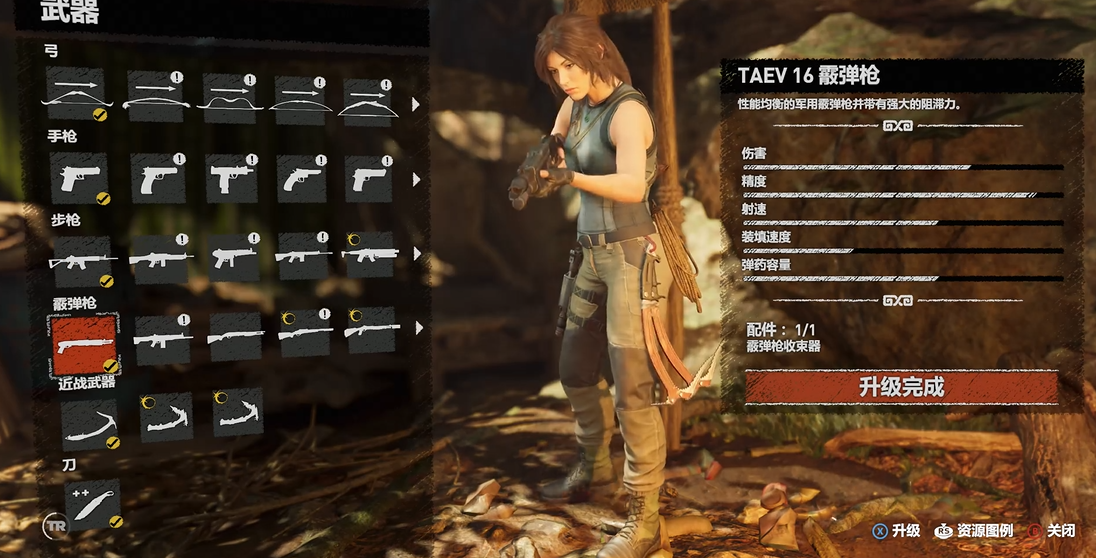Show more shotguns with the 霰弹枪 row arrow

click(x=416, y=327)
